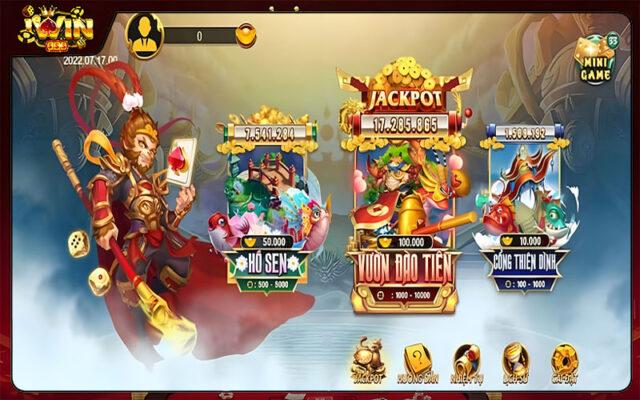Show the Hướng Dẫn guide
Screen dimensions: 640x400
415,362
